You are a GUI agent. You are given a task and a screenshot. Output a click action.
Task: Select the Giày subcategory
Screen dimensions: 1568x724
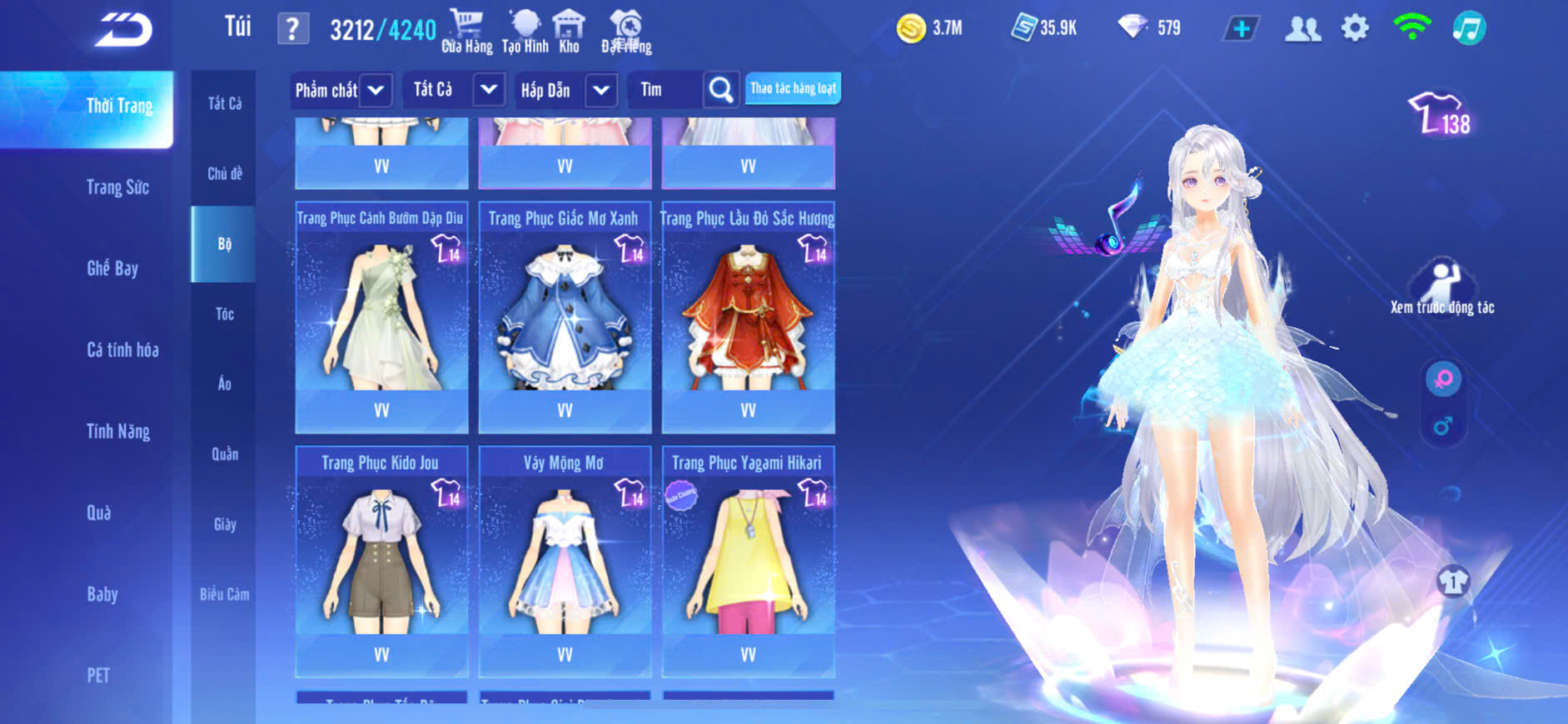[225, 524]
